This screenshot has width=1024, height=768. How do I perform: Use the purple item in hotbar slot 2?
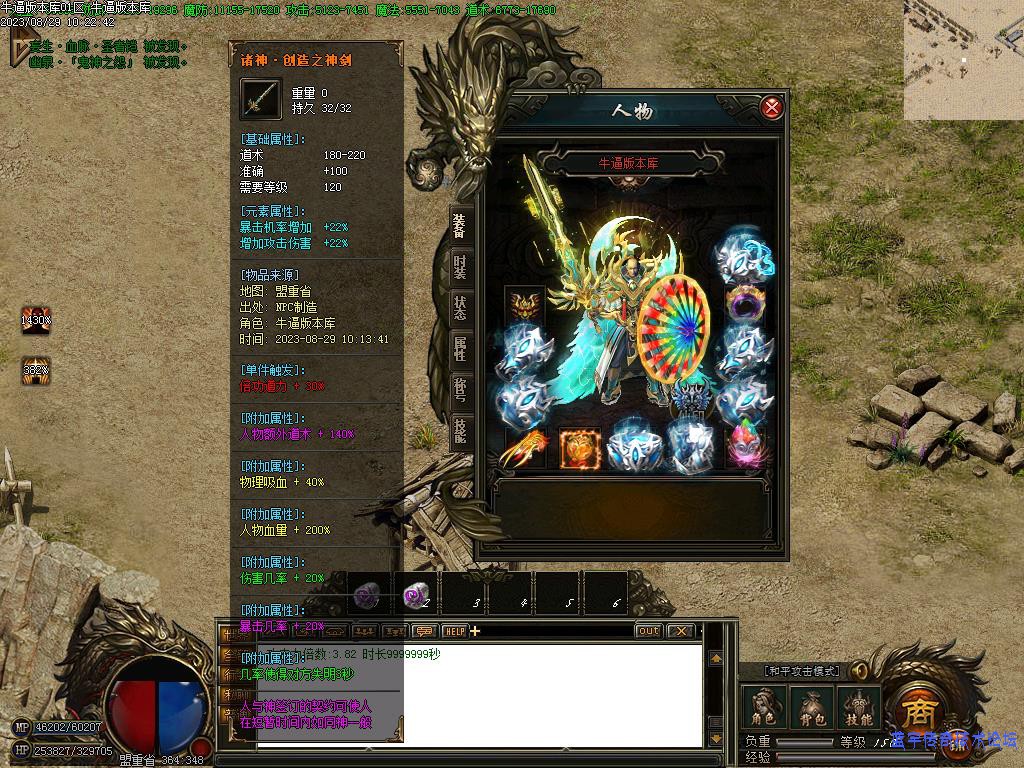(416, 596)
